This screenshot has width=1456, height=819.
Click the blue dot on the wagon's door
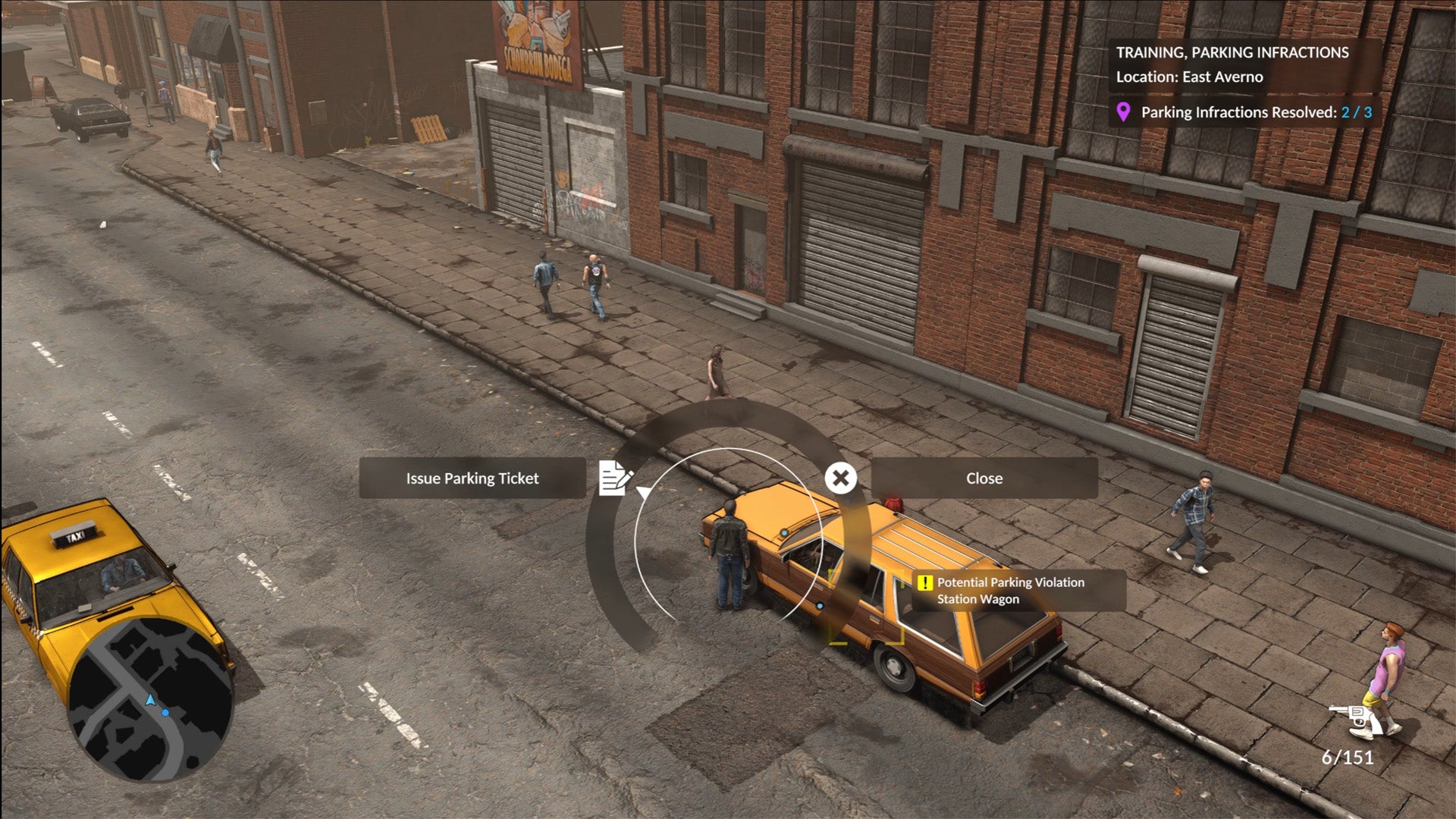[x=820, y=606]
